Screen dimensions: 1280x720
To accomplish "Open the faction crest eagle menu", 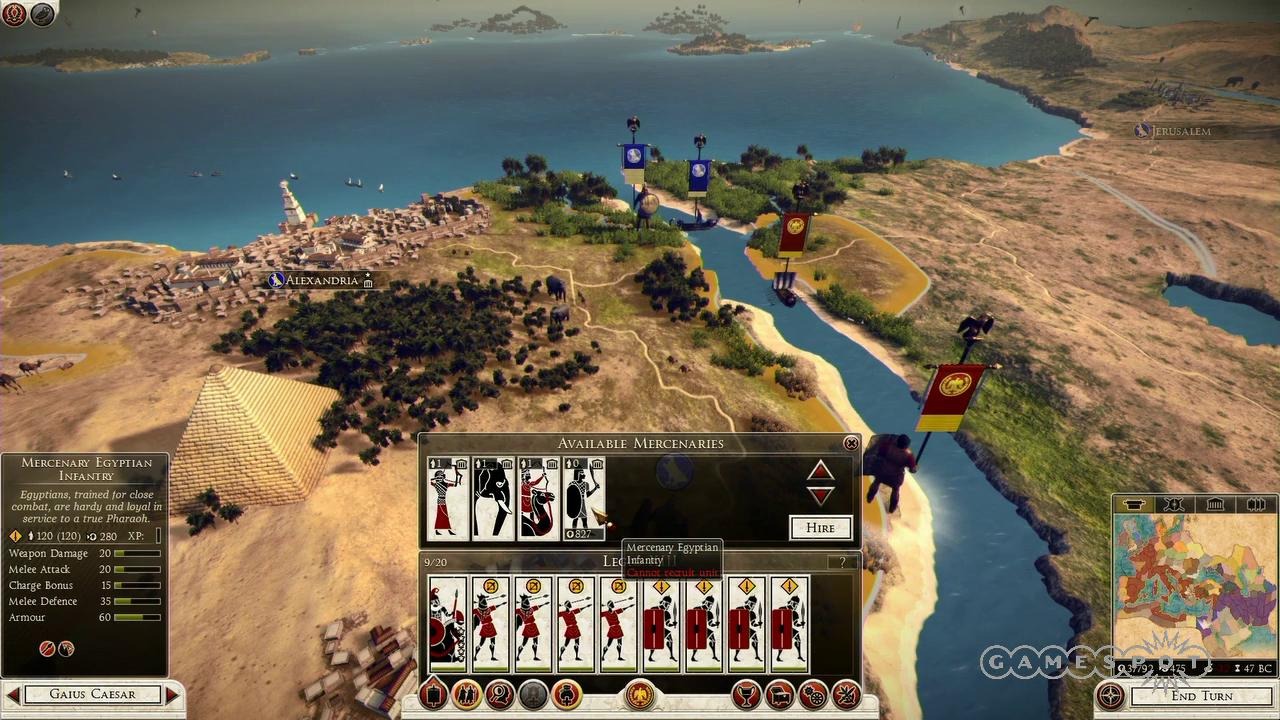I will (640, 694).
